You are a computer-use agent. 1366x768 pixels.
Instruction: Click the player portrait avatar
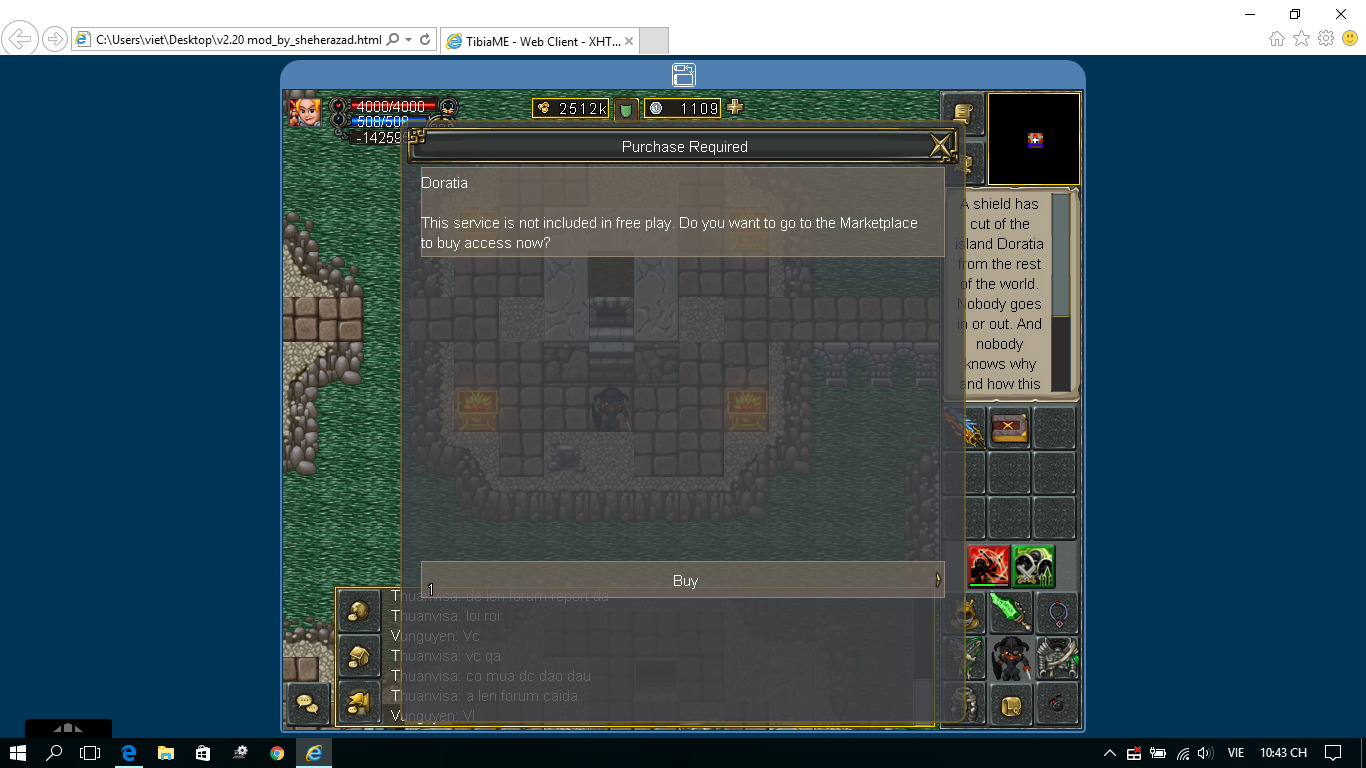tap(305, 111)
